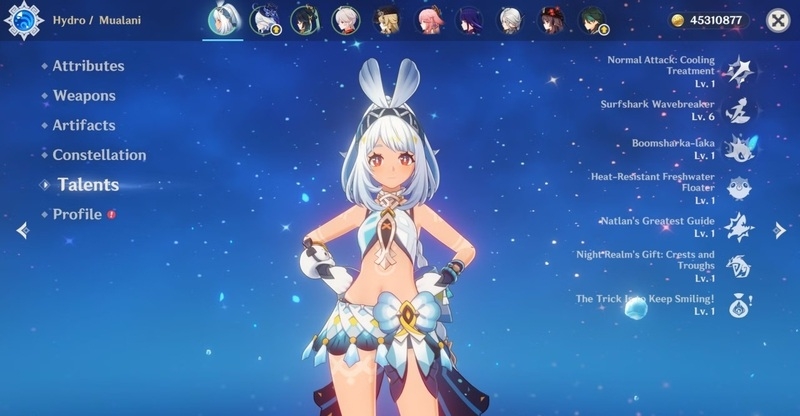Open the Profile section

pyautogui.click(x=77, y=214)
